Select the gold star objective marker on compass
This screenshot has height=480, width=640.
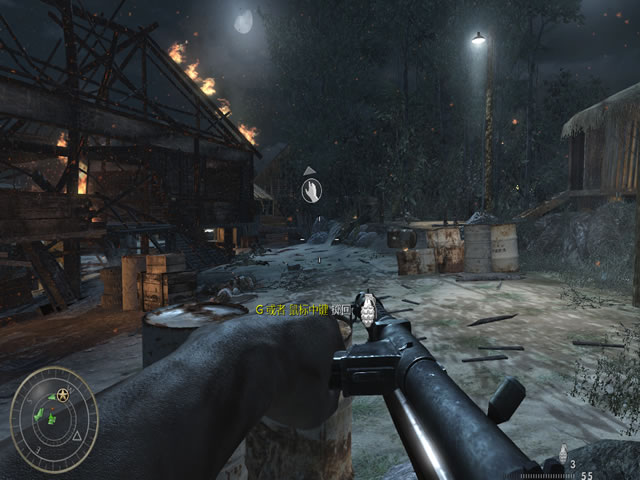[64, 397]
